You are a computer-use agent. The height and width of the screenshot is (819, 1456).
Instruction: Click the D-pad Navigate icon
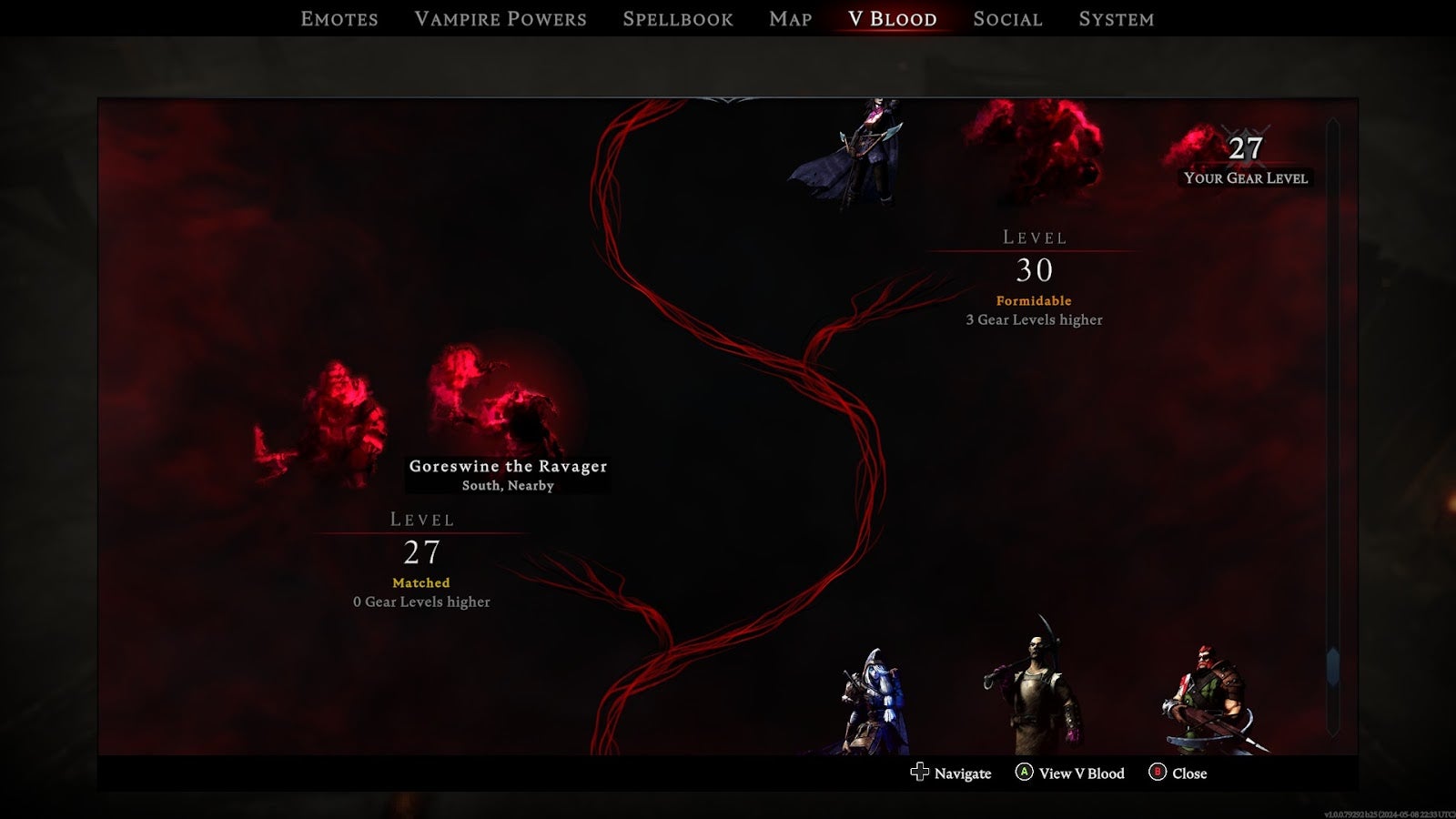tap(919, 773)
